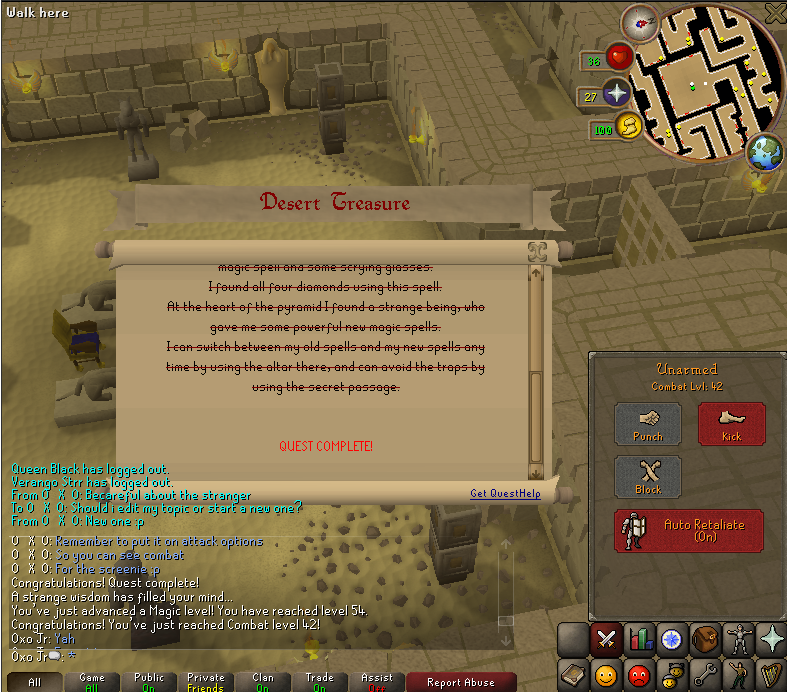Image resolution: width=787 pixels, height=692 pixels.
Task: Select the Clan chat tab
Action: tap(263, 682)
